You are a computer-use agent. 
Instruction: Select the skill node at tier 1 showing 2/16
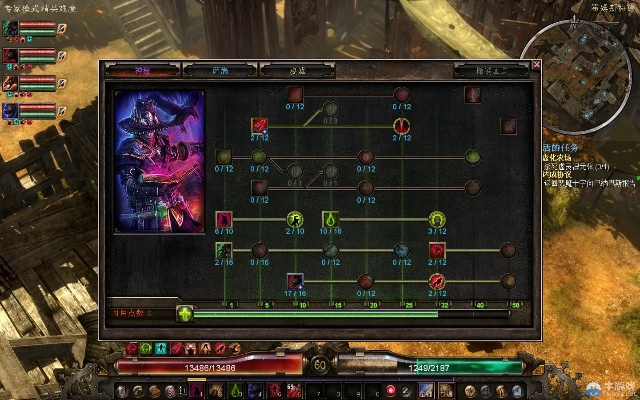pos(224,250)
